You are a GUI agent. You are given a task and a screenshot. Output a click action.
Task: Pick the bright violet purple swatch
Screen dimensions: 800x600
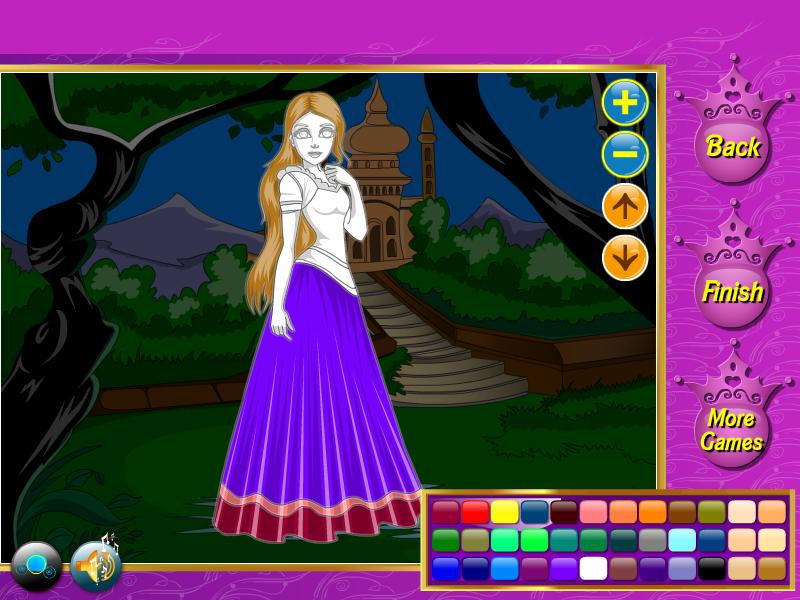(x=564, y=568)
